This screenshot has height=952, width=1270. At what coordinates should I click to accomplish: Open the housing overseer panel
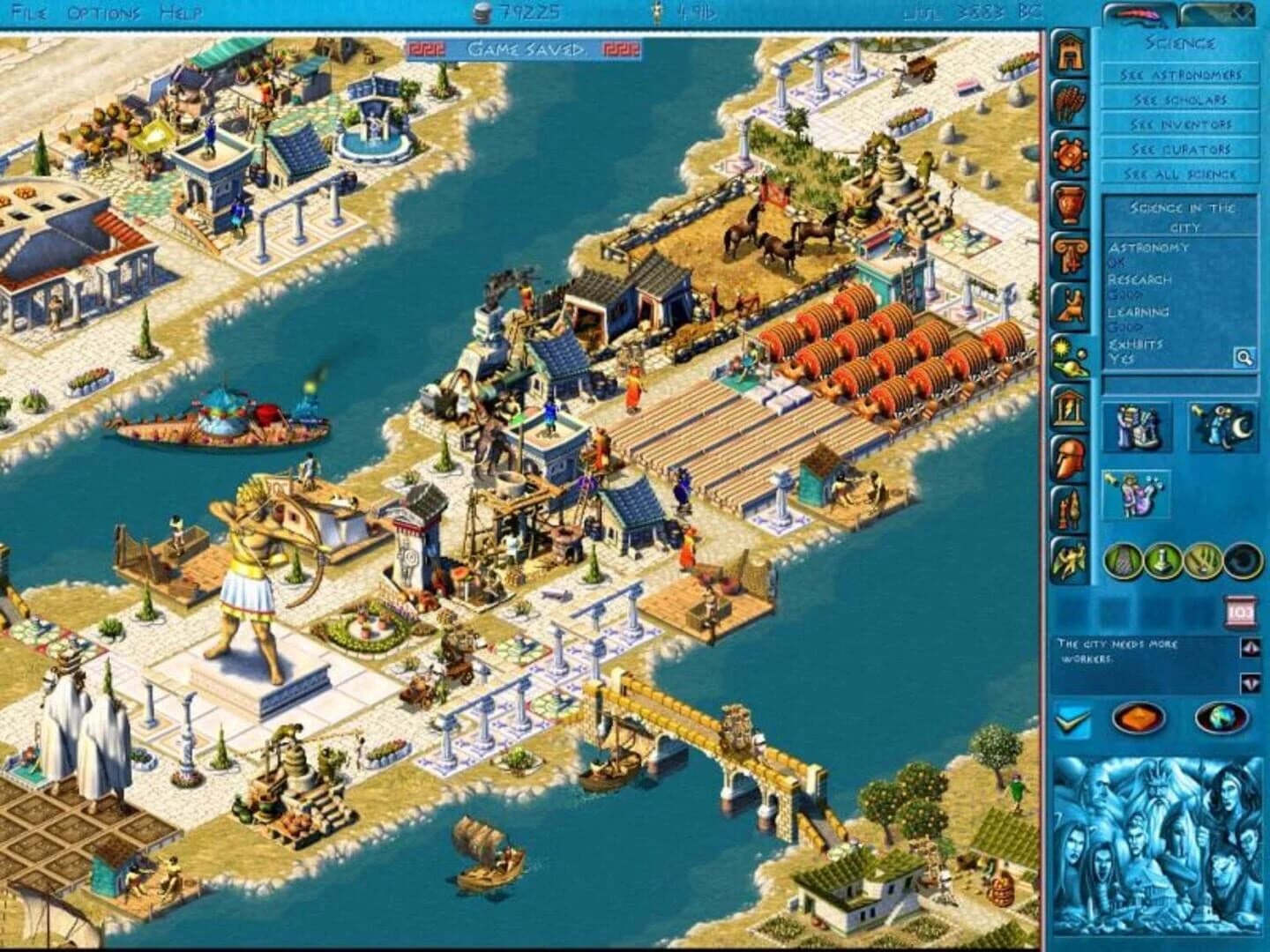(x=1070, y=53)
